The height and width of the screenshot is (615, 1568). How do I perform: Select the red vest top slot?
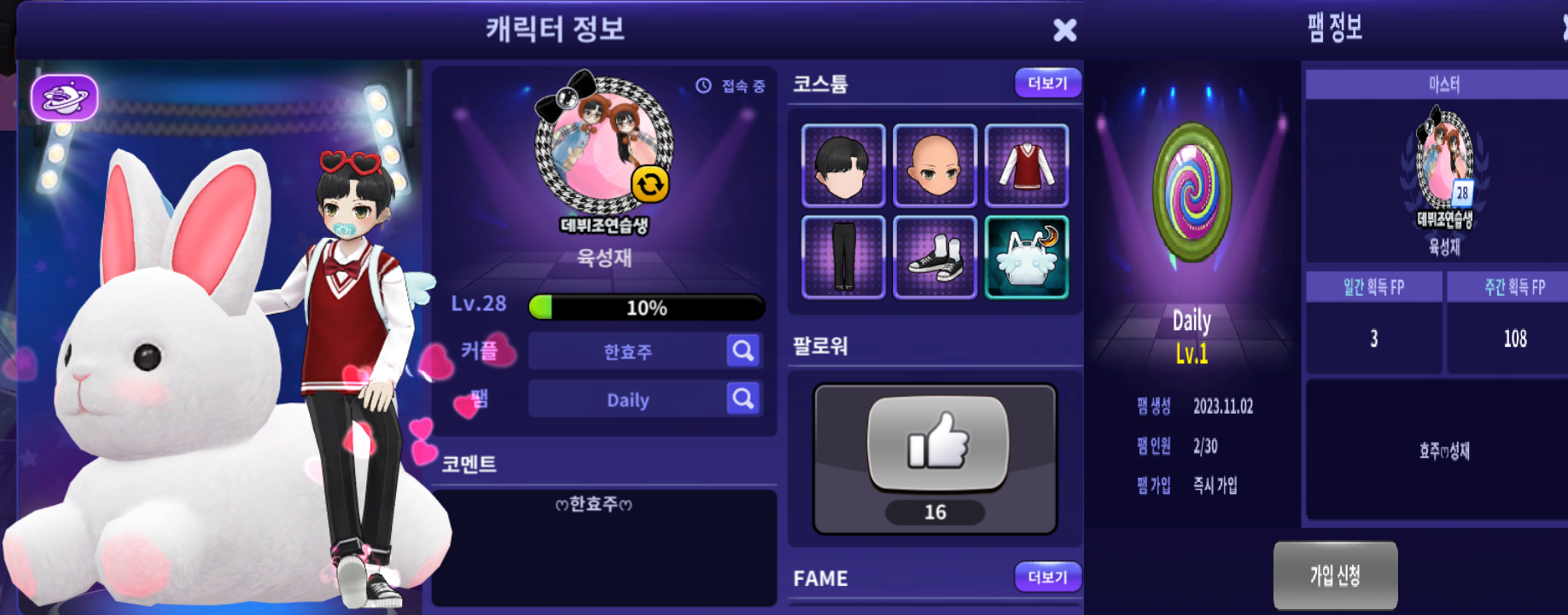1027,165
